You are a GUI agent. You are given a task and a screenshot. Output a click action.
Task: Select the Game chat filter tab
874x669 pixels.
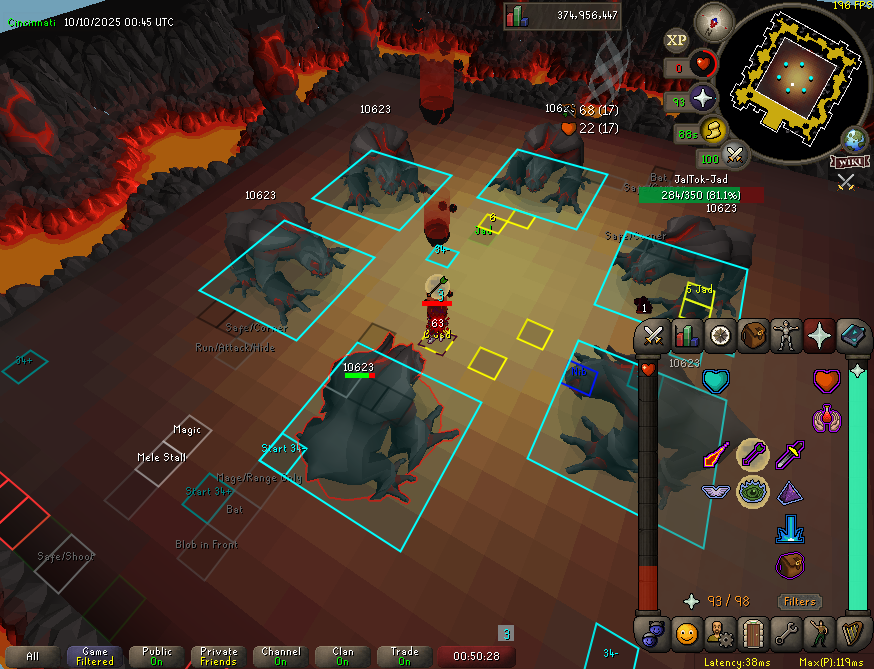point(95,656)
